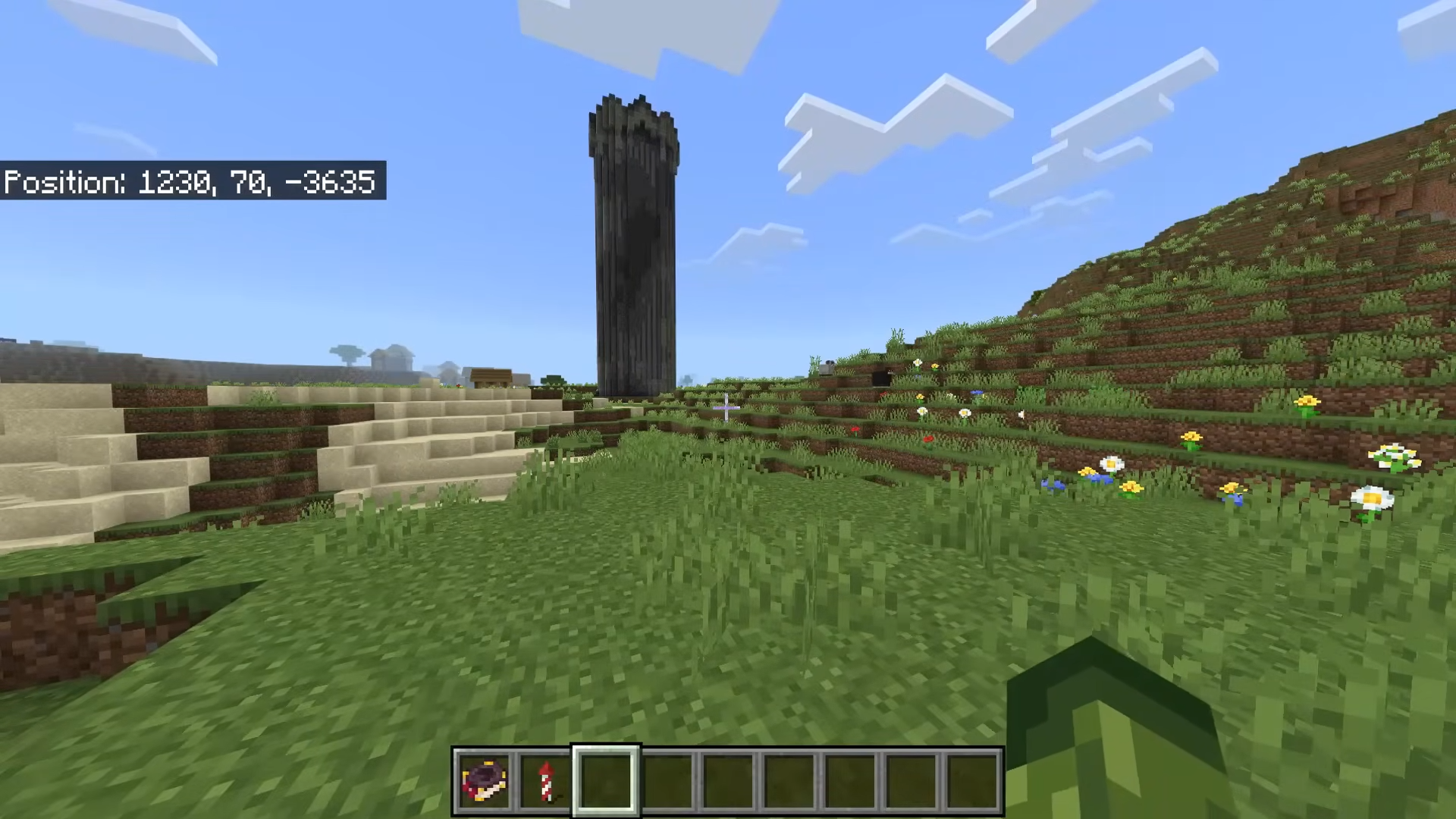The image size is (1456, 819).
Task: Select the purple swirl item hotbar slot
Action: pyautogui.click(x=484, y=781)
